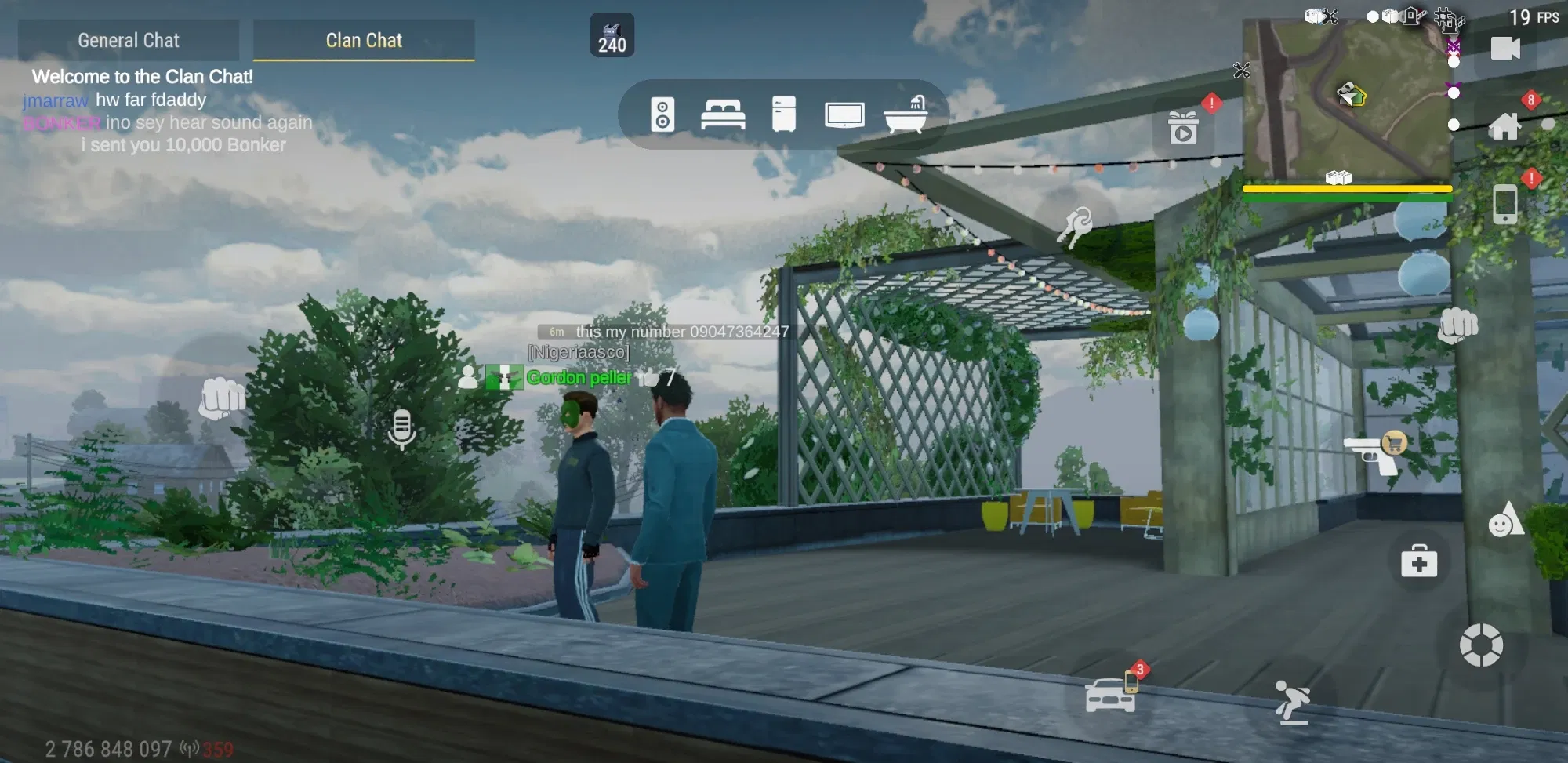Select the Clan Chat tab
This screenshot has height=763, width=1568.
pyautogui.click(x=364, y=40)
